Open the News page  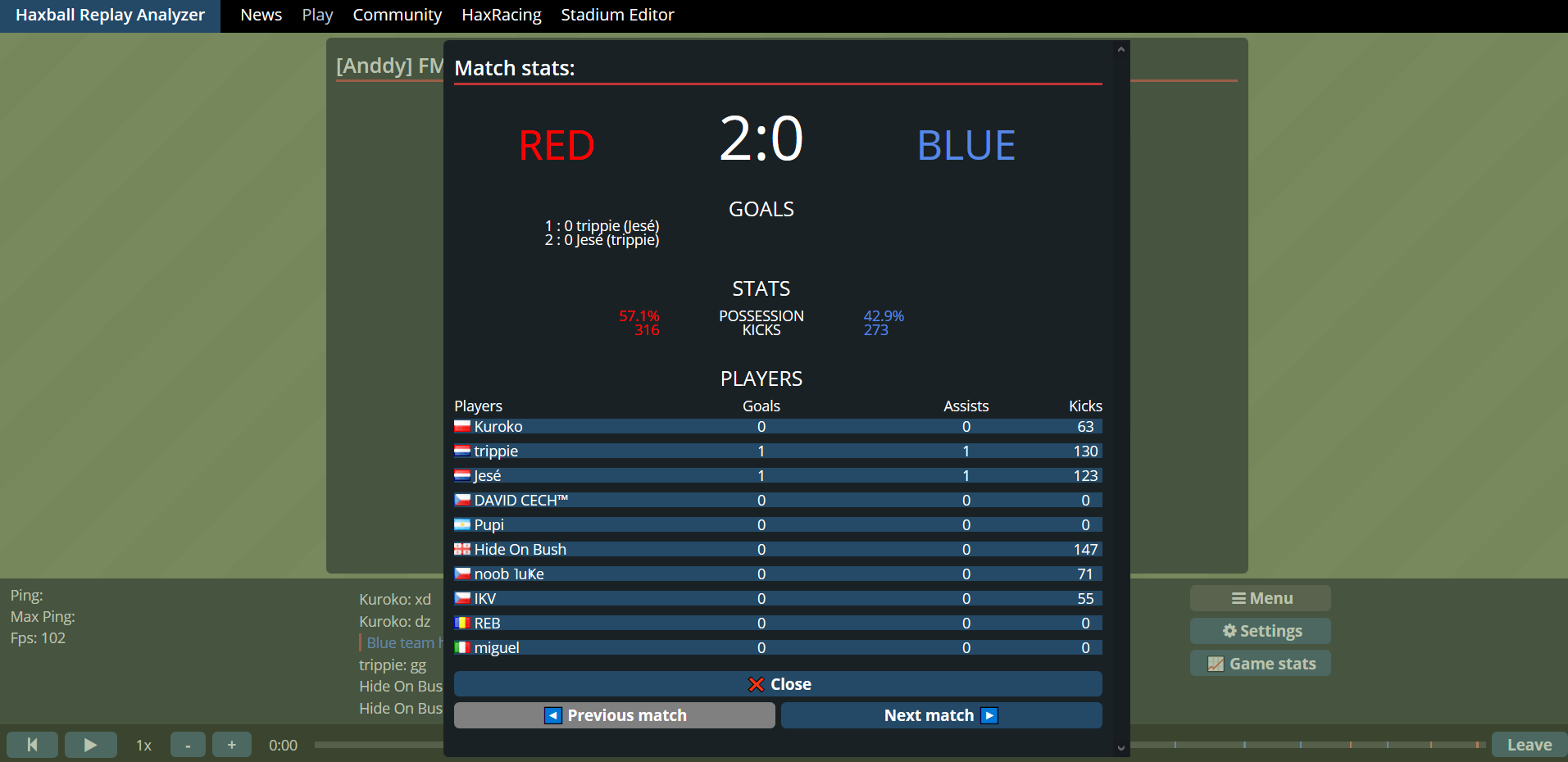pos(261,15)
